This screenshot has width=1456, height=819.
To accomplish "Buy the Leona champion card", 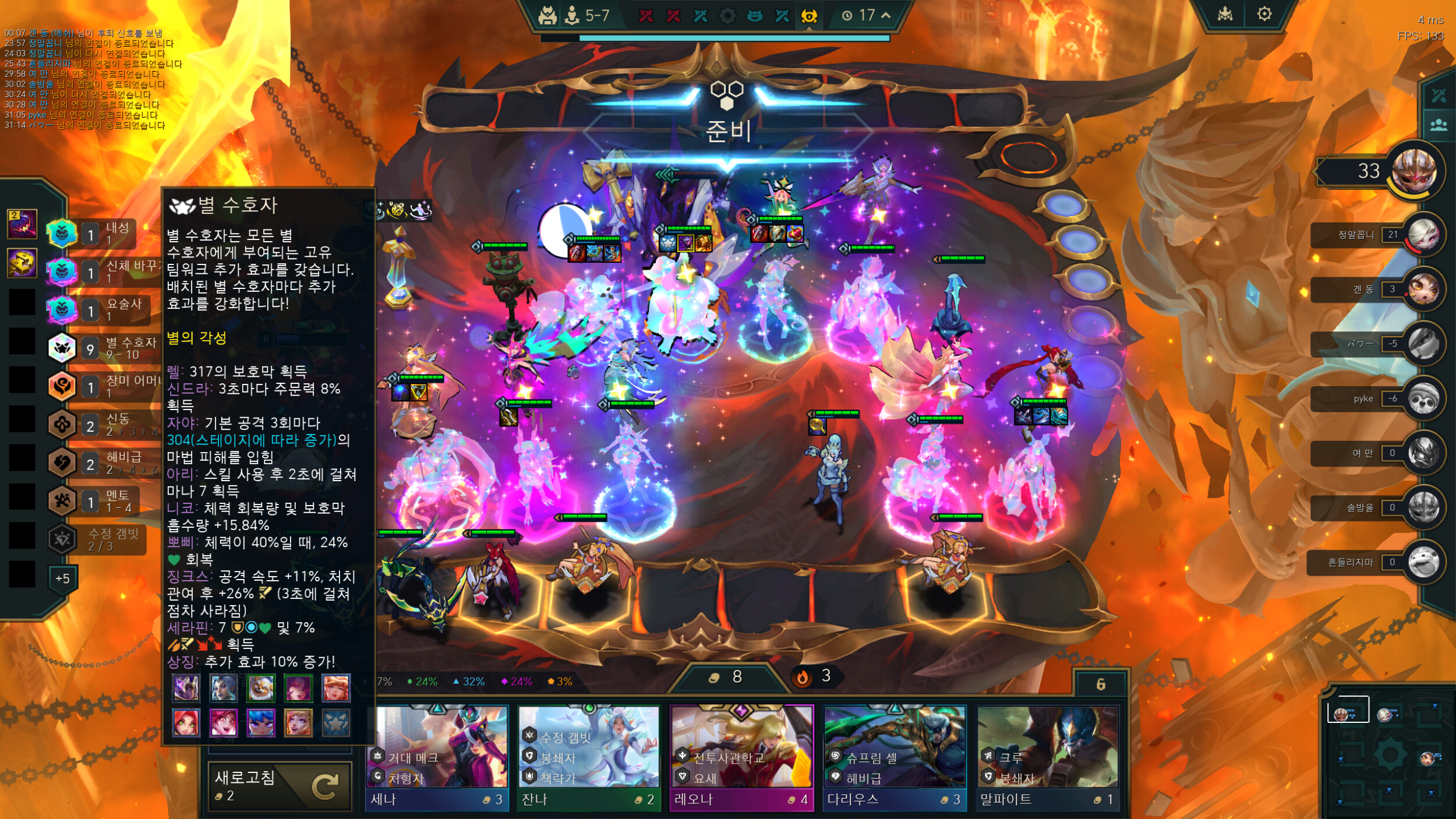I will pyautogui.click(x=741, y=757).
